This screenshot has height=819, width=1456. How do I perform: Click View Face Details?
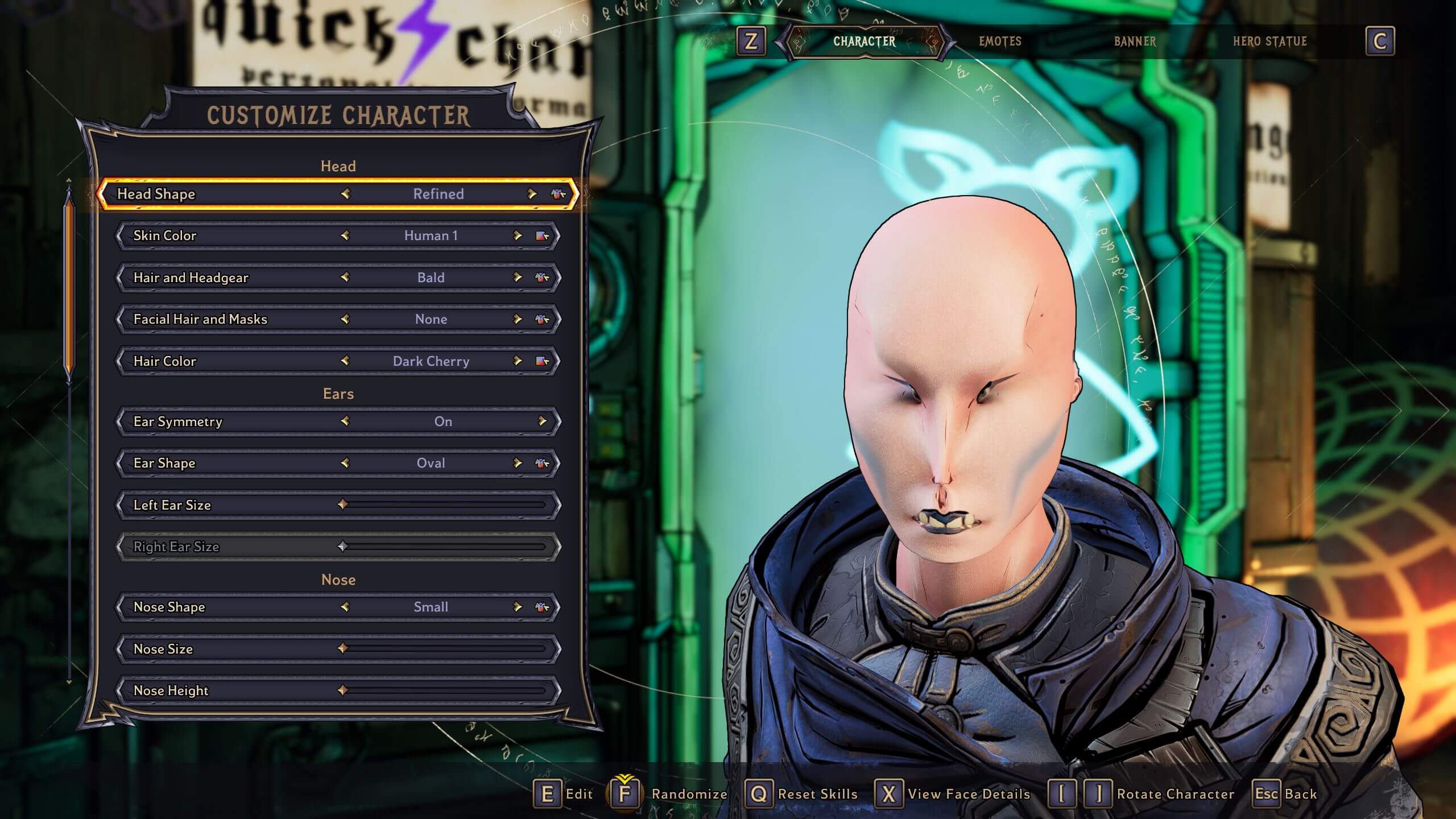click(x=967, y=794)
